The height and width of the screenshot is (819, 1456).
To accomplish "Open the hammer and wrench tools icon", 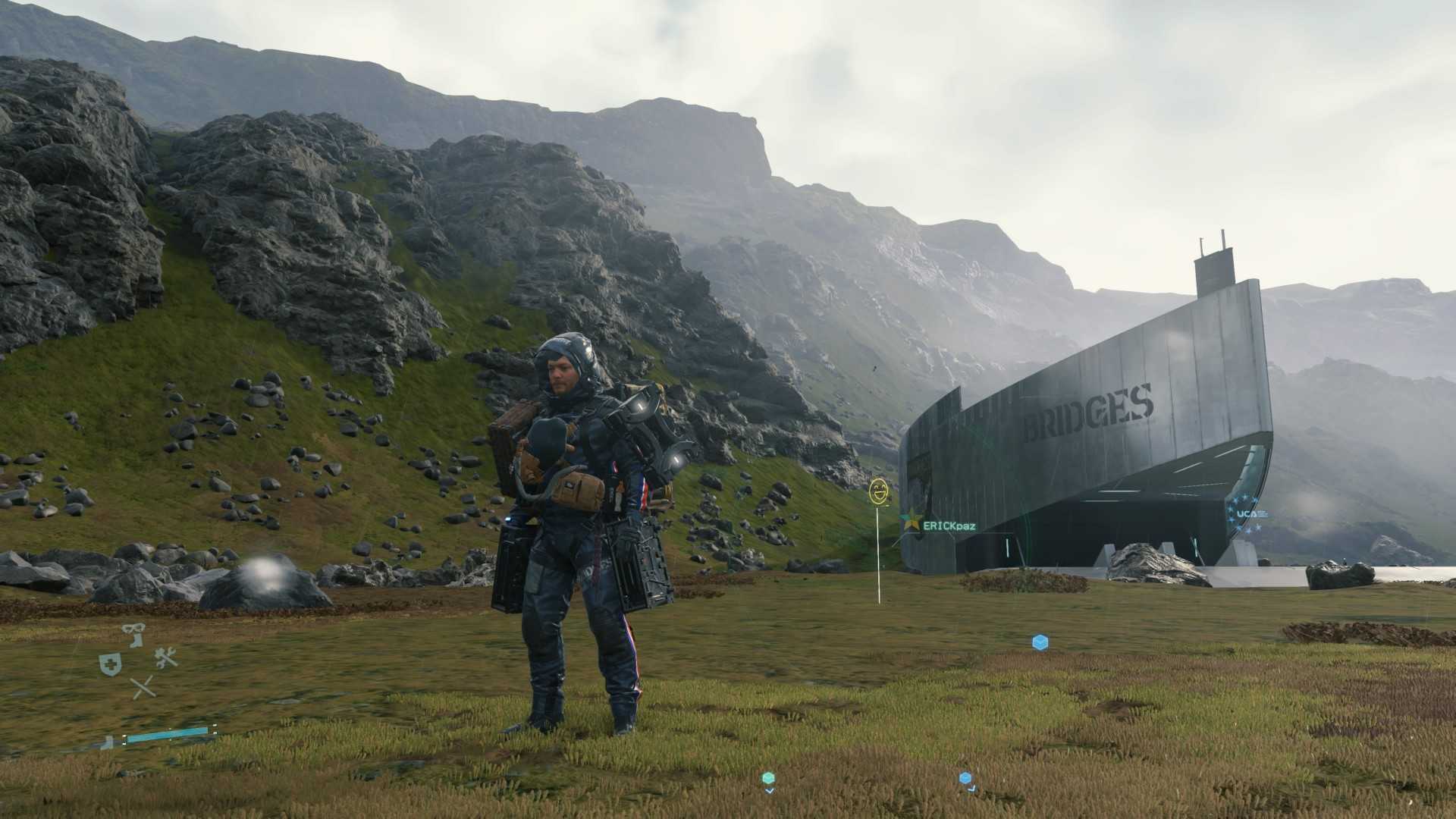I will pyautogui.click(x=166, y=657).
